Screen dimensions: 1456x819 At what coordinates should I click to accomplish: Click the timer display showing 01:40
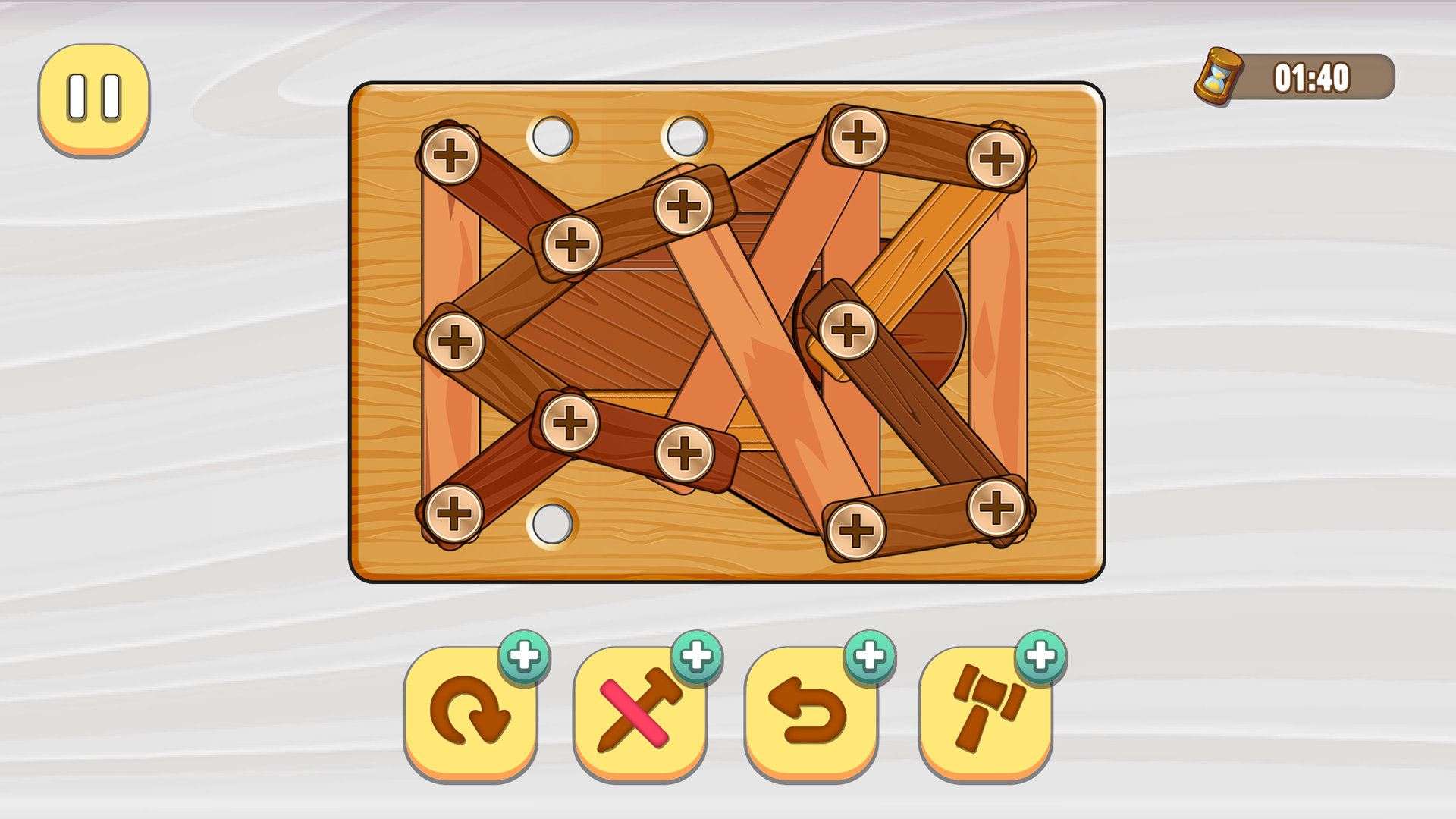pyautogui.click(x=1312, y=76)
